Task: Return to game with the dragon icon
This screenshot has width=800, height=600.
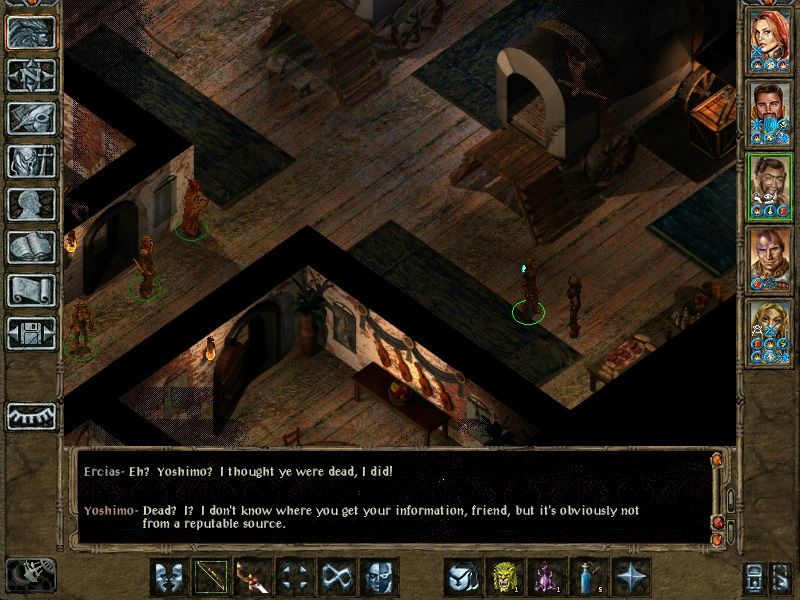Action: click(x=32, y=34)
